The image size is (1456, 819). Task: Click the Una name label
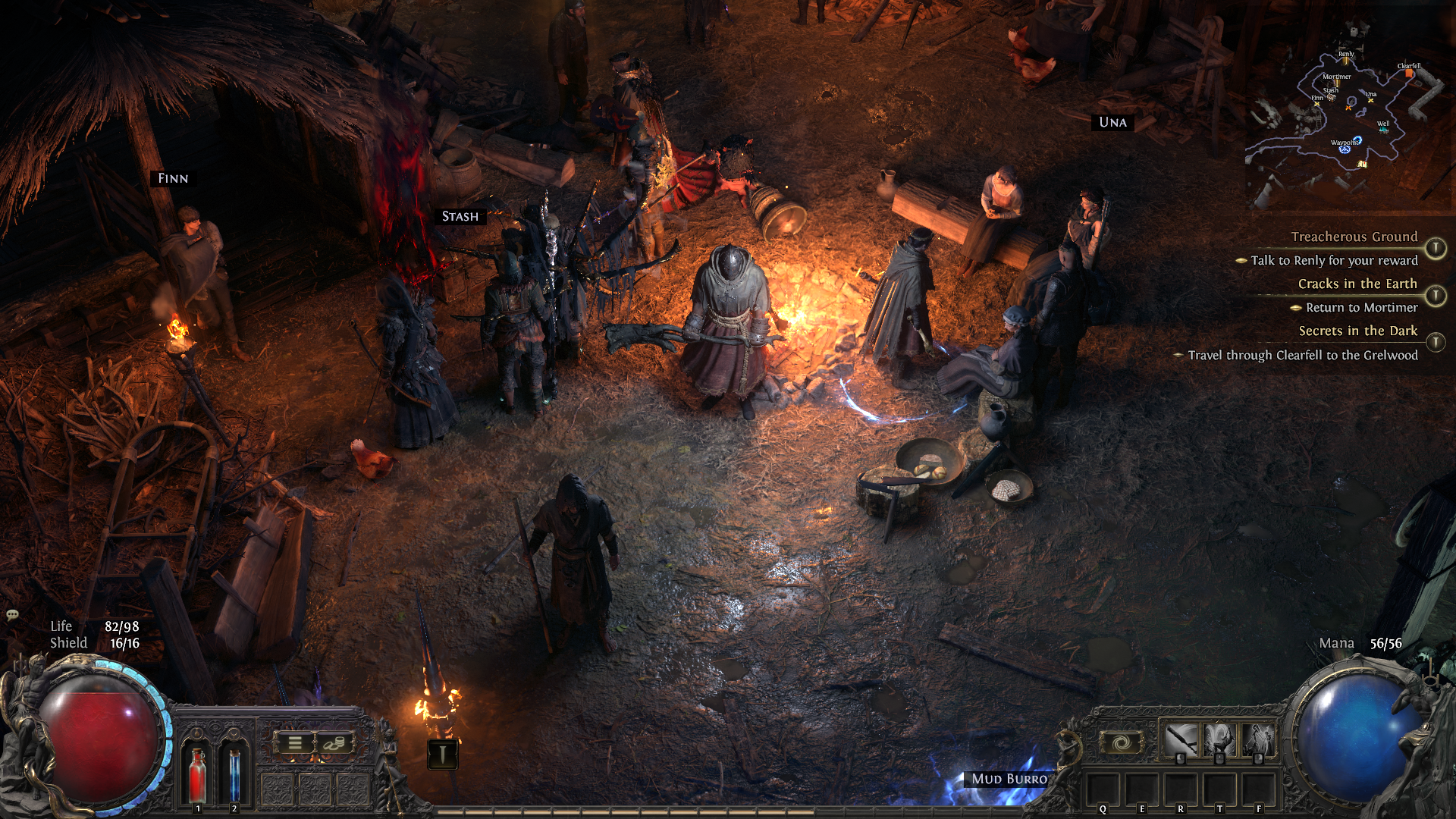[1112, 122]
